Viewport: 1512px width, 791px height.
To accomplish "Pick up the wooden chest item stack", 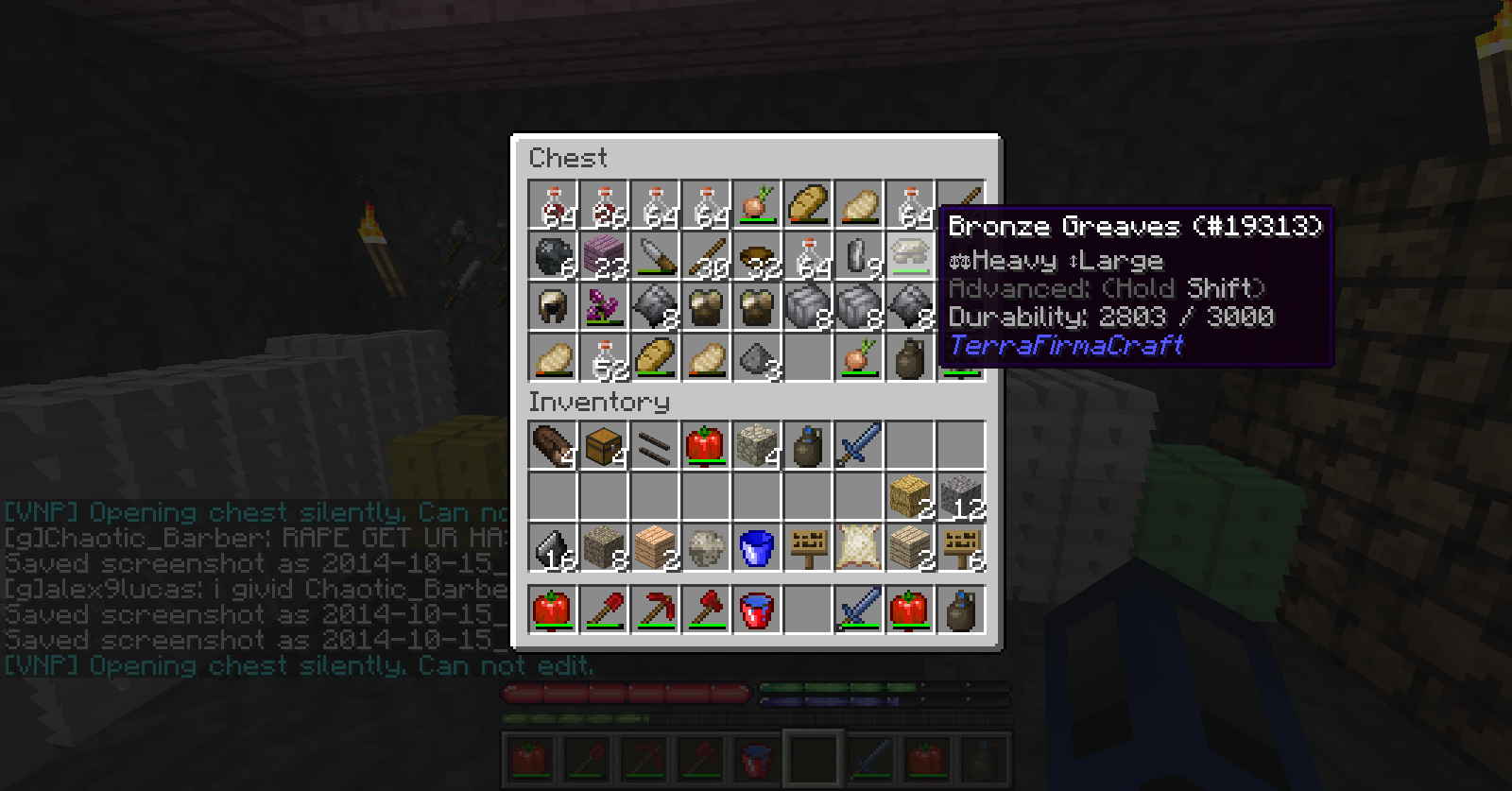I will tap(604, 446).
